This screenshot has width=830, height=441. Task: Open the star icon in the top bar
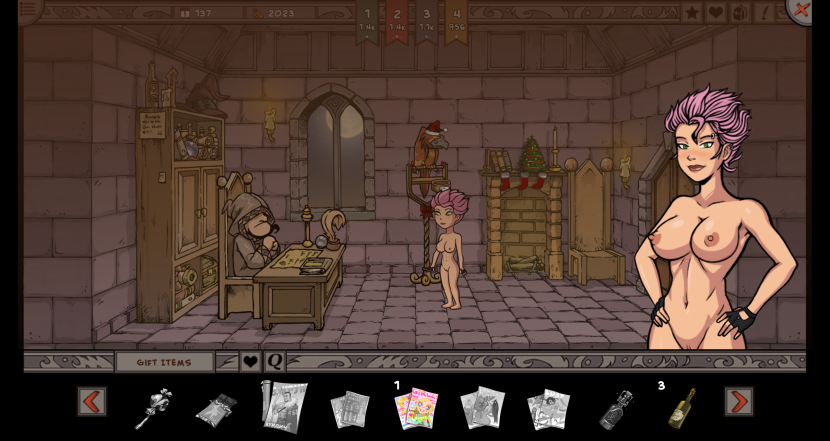[692, 12]
